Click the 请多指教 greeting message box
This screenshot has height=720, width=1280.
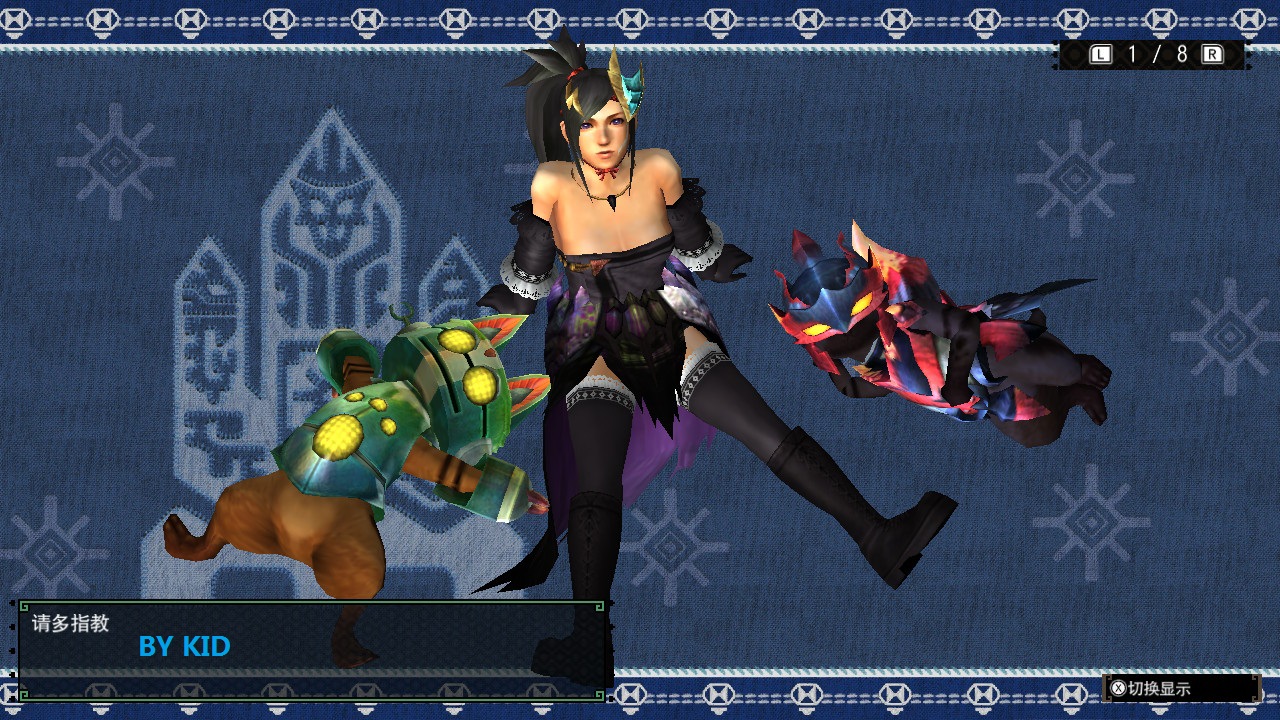(x=312, y=648)
